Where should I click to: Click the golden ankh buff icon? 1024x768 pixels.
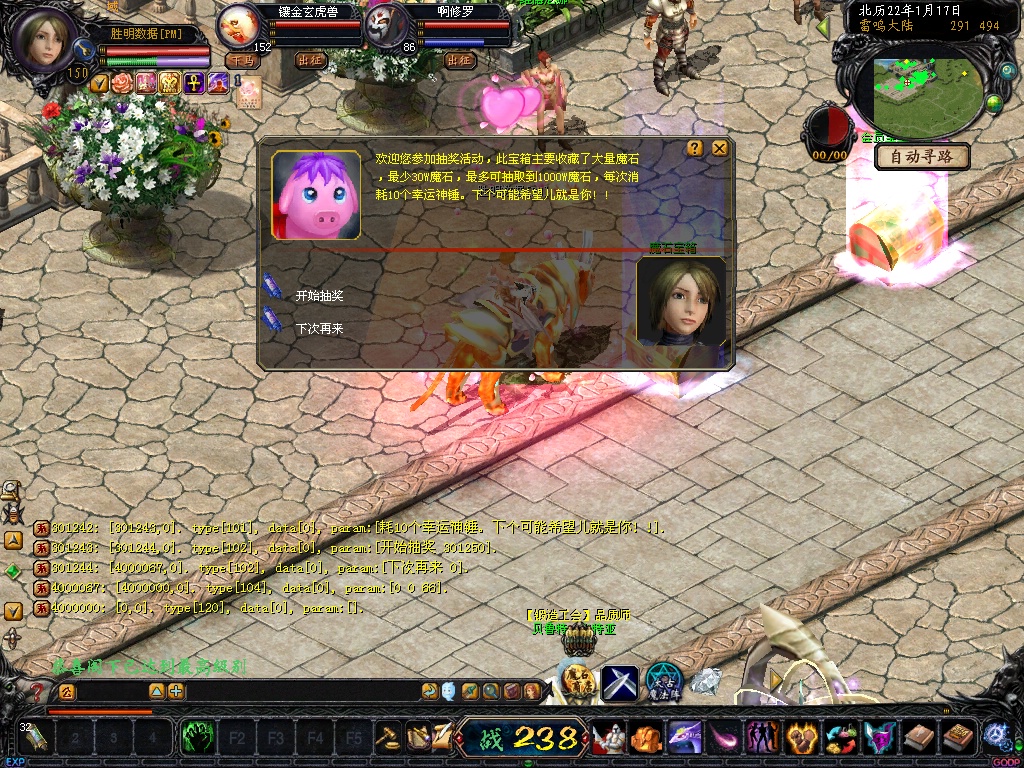pyautogui.click(x=194, y=83)
